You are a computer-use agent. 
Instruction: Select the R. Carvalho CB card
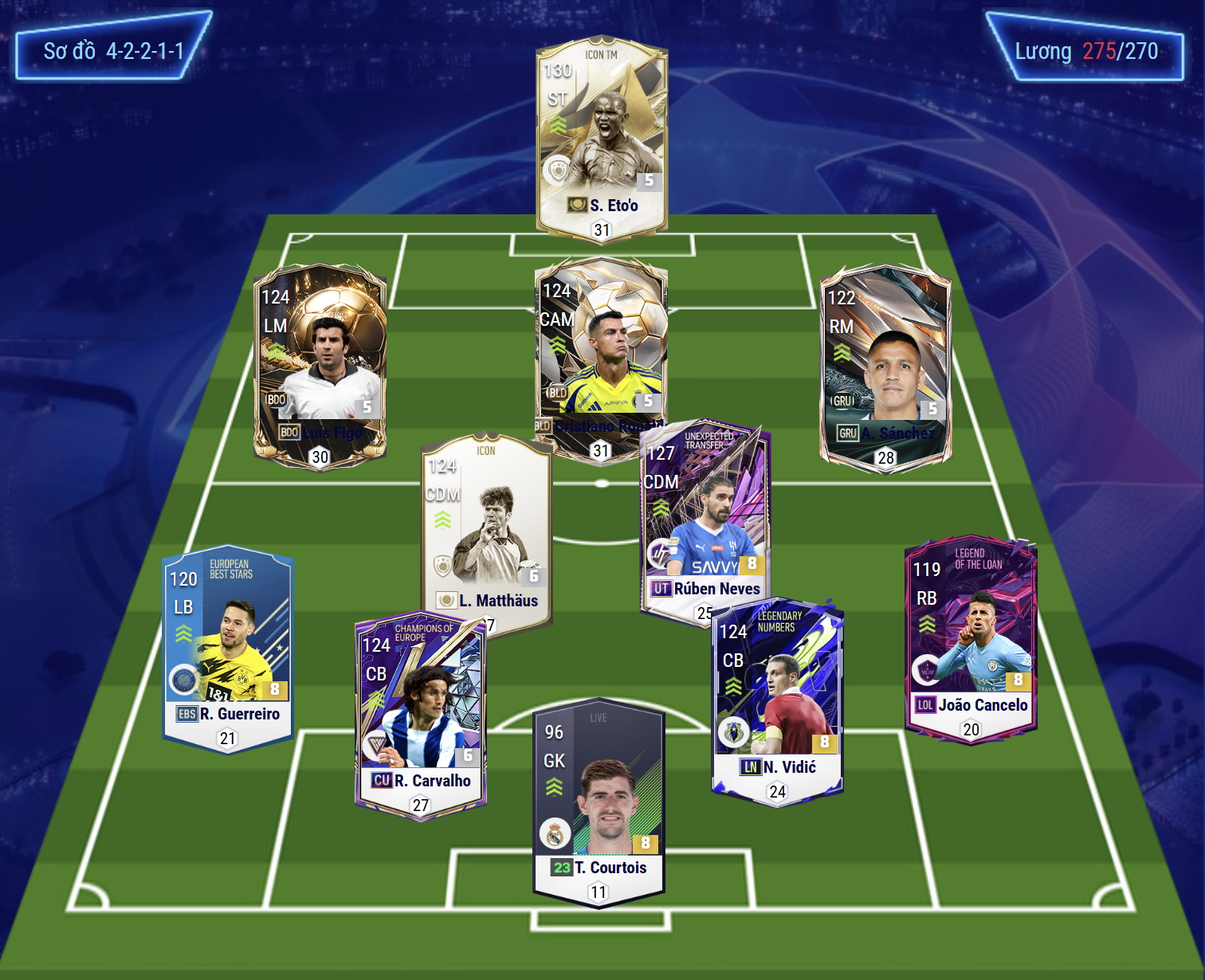click(420, 717)
